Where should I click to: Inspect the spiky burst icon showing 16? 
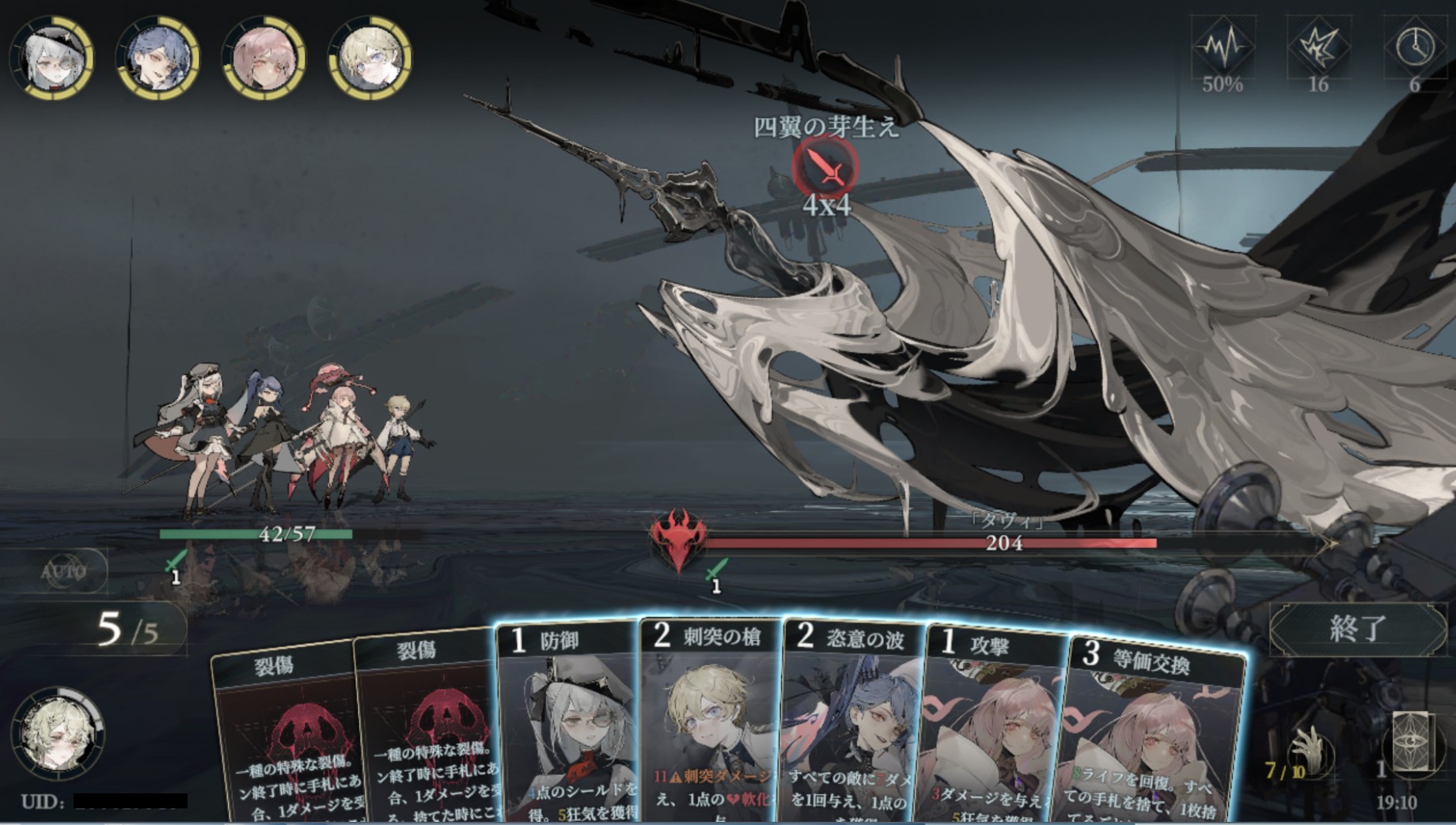[x=1318, y=47]
